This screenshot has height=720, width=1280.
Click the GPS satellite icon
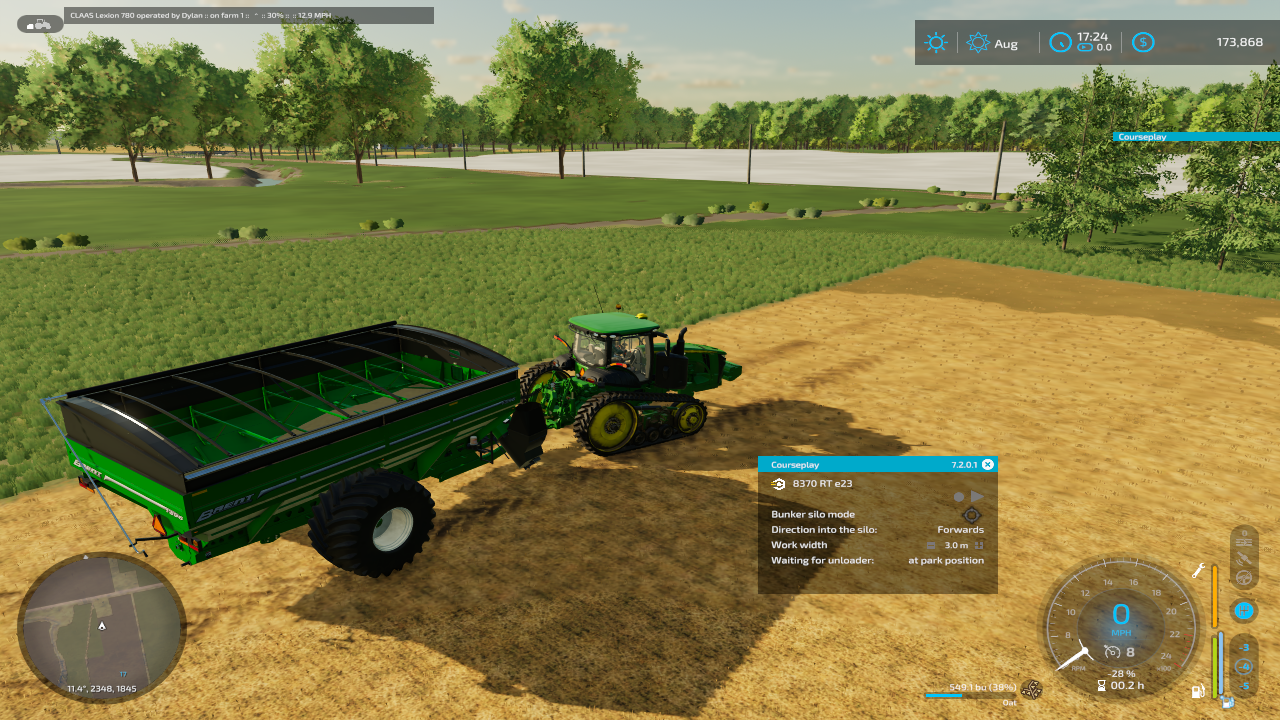pos(1244,559)
